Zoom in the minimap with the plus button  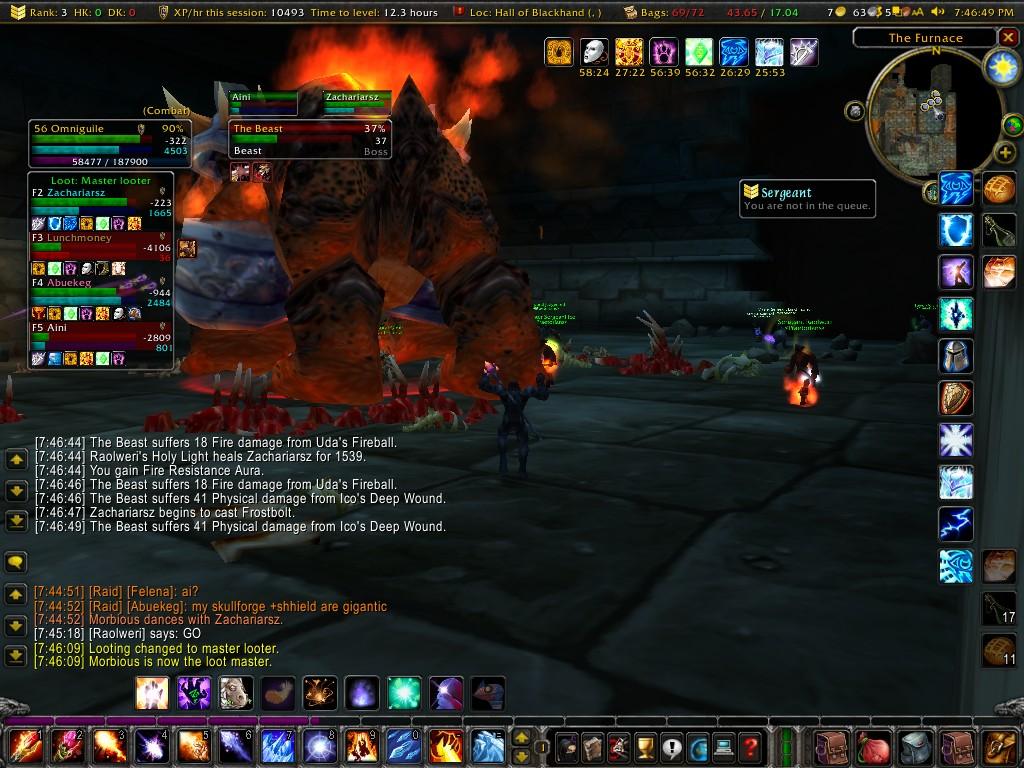pyautogui.click(x=1005, y=153)
